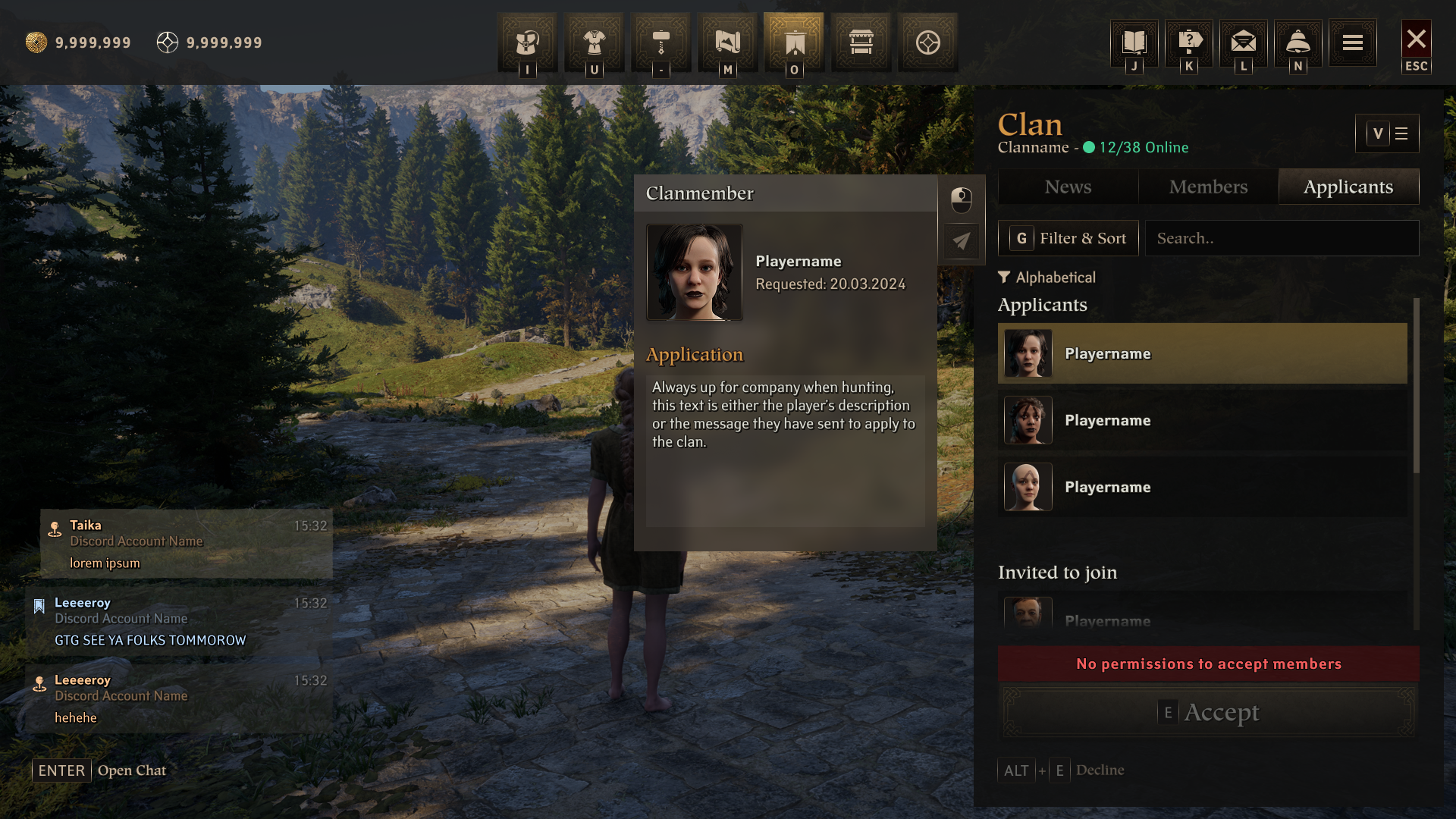The width and height of the screenshot is (1456, 819).
Task: Send message via paper plane icon
Action: [962, 241]
